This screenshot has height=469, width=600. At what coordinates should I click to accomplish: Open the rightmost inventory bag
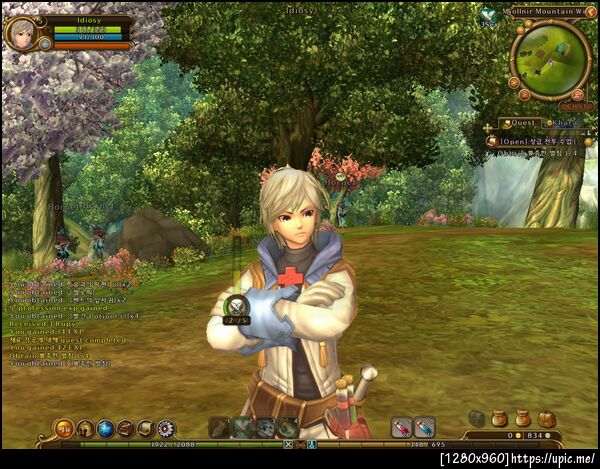(546, 419)
